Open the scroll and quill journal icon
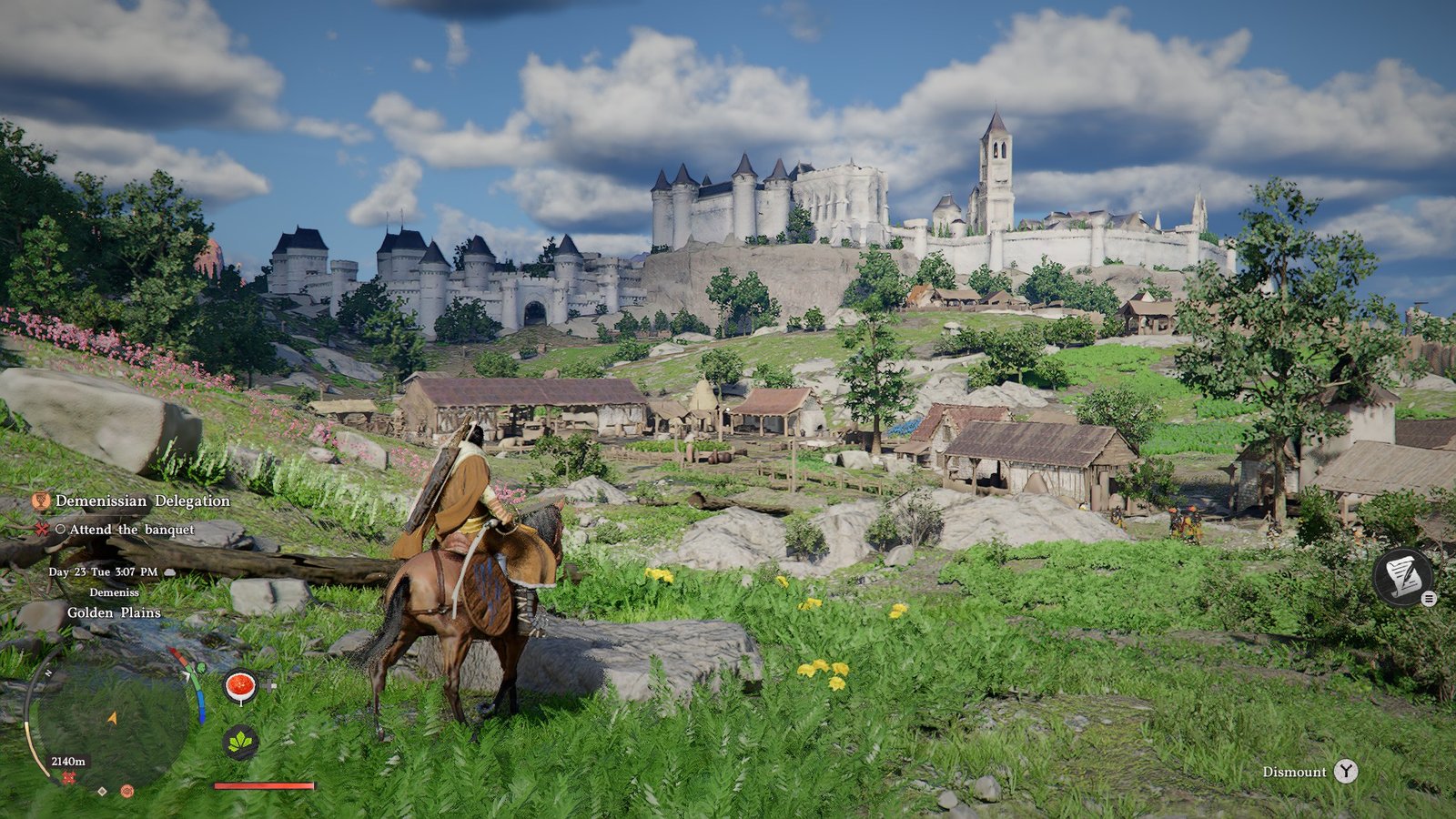The image size is (1456, 819). point(1402,576)
